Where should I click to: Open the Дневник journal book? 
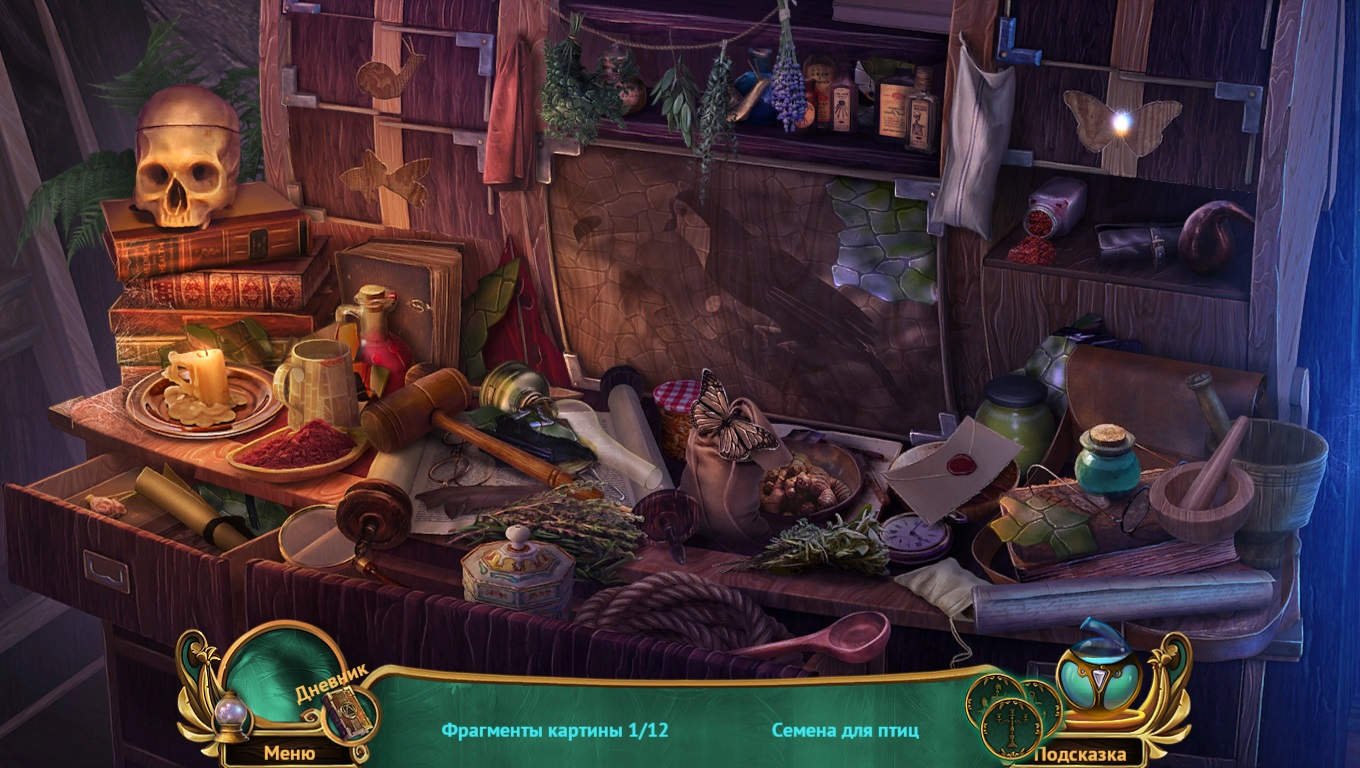tap(346, 711)
